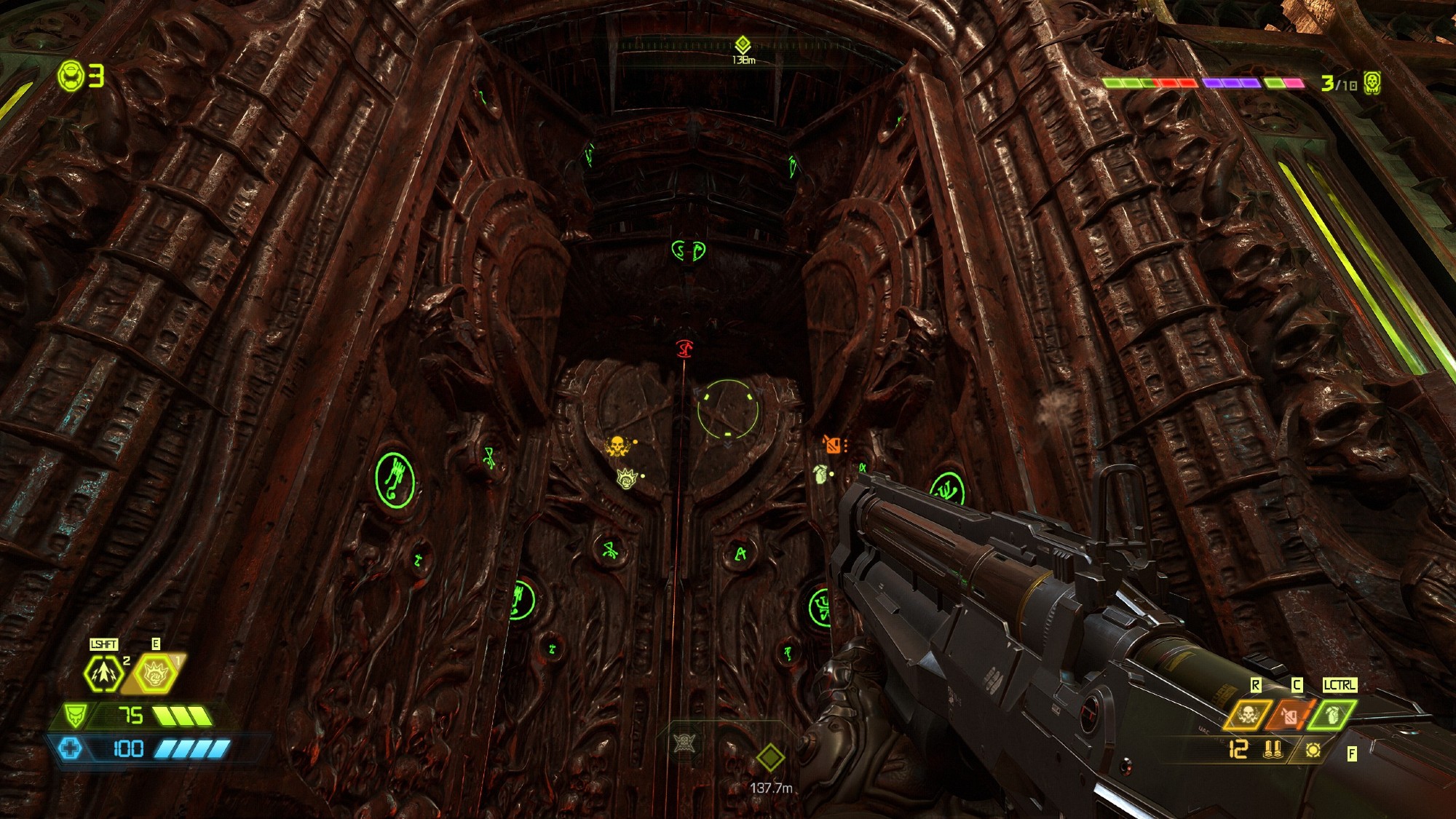Select the demon counter skull icon
1456x819 pixels.
click(1372, 83)
